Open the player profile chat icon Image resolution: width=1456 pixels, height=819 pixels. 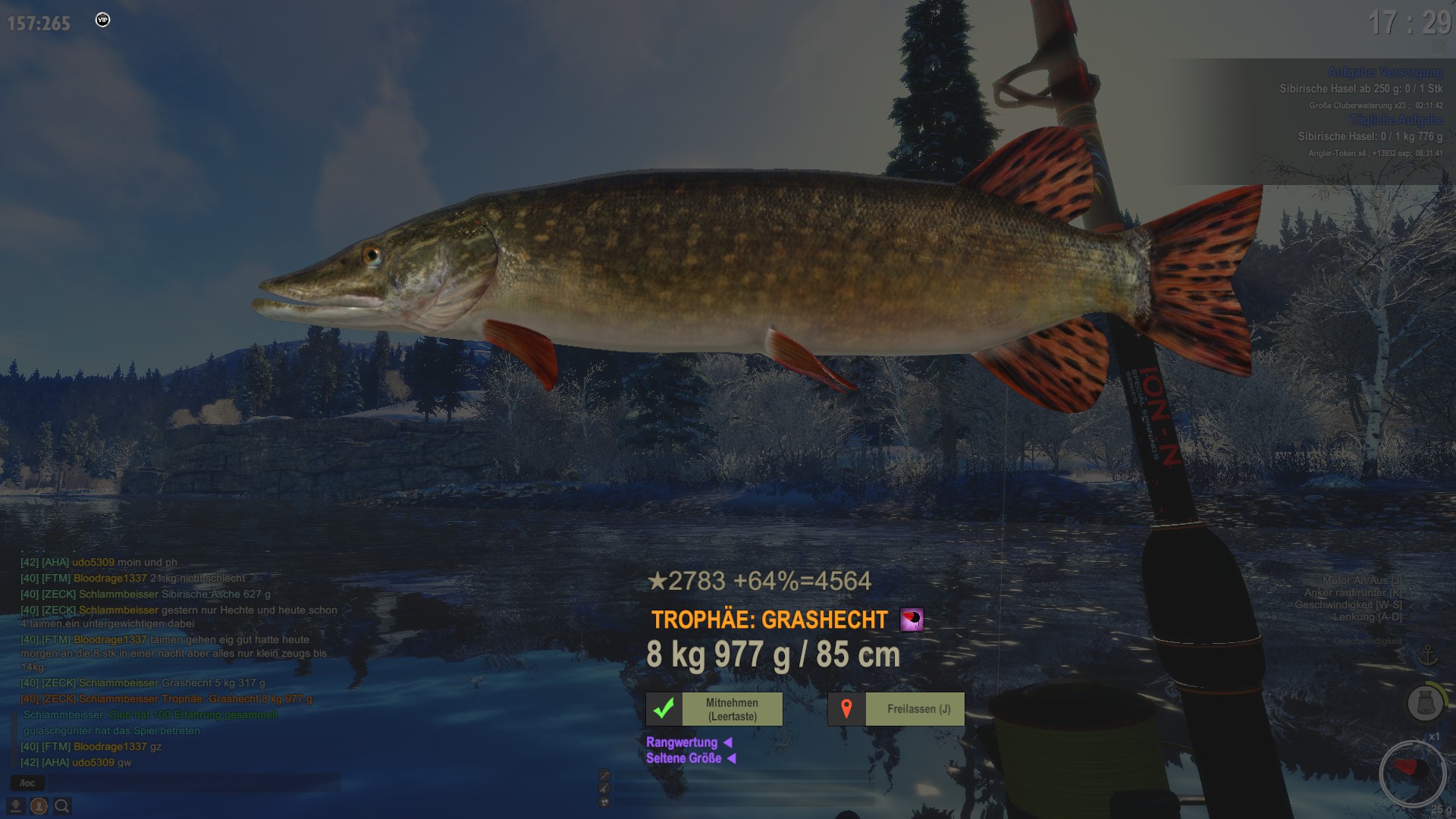coord(39,806)
